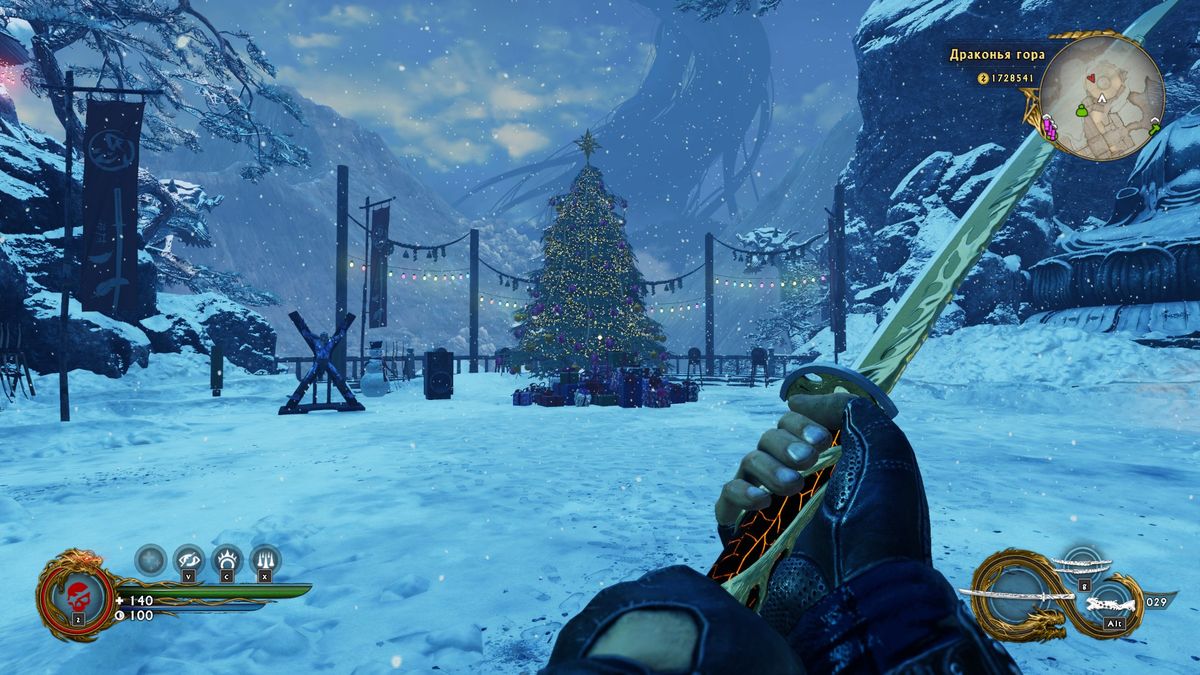
Task: Choose the dragon-shaped firearm slot
Action: point(1111,604)
